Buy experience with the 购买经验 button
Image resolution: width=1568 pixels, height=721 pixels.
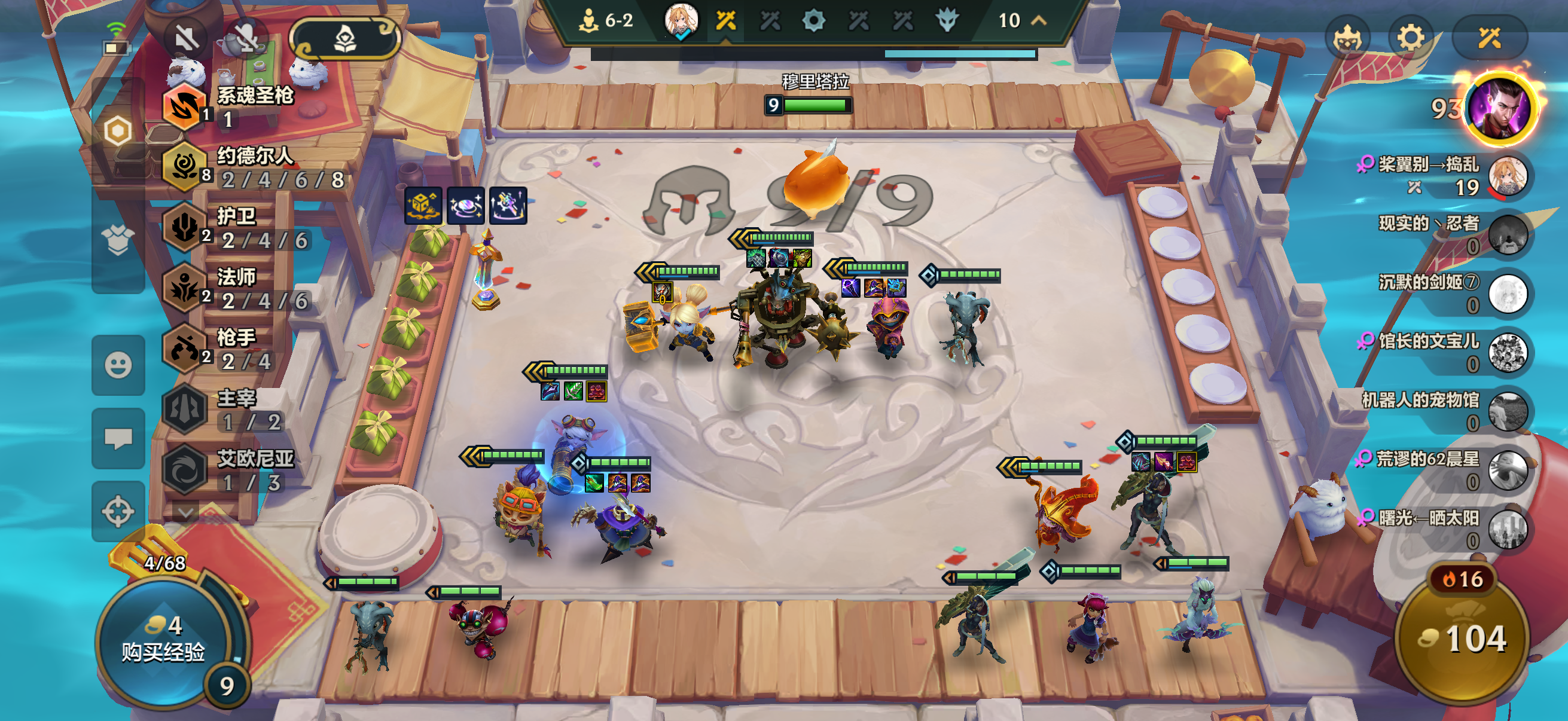coord(163,639)
